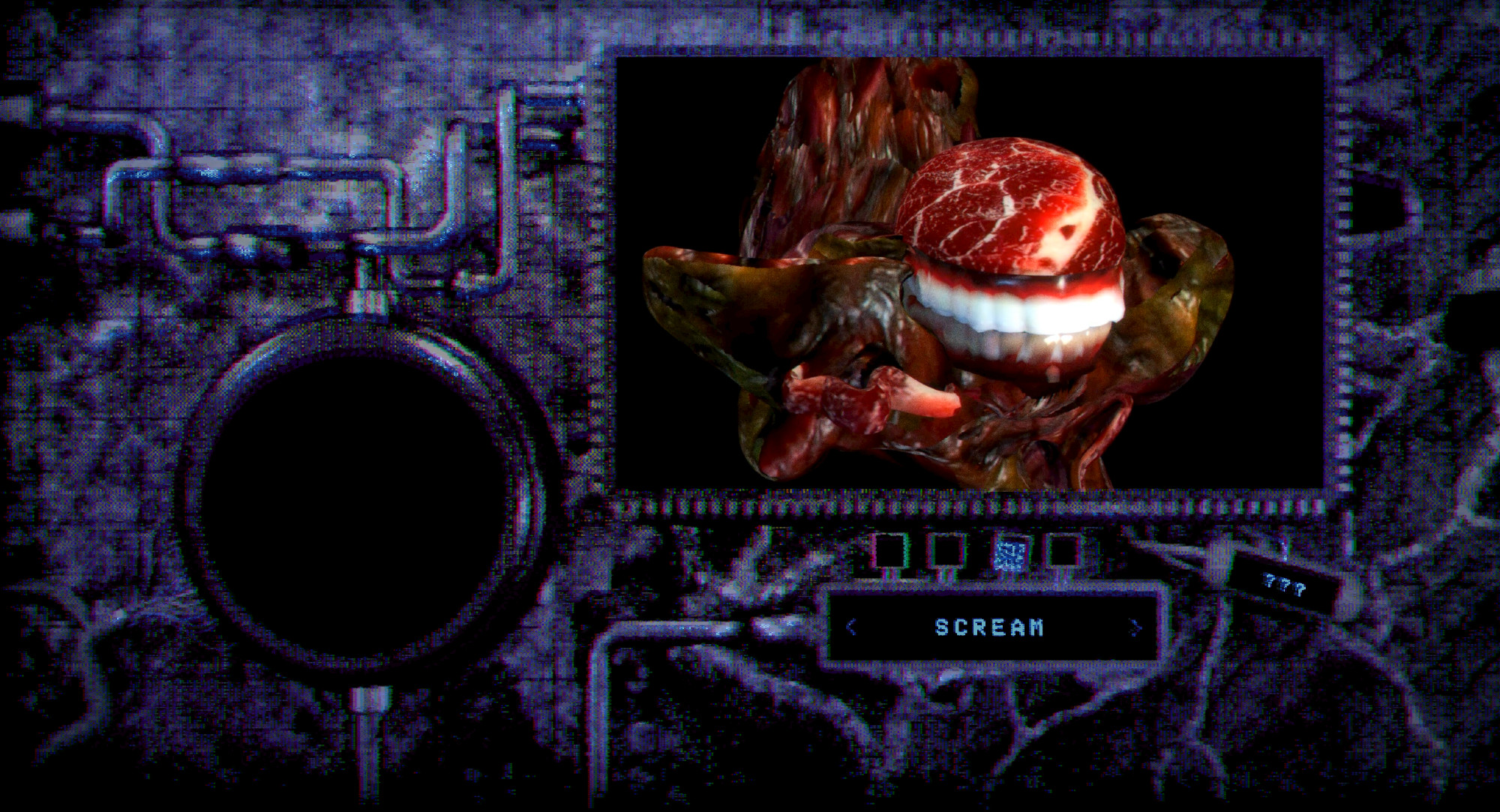Click the right arrow beside SCREAM
This screenshot has width=1500, height=812.
1135,627
